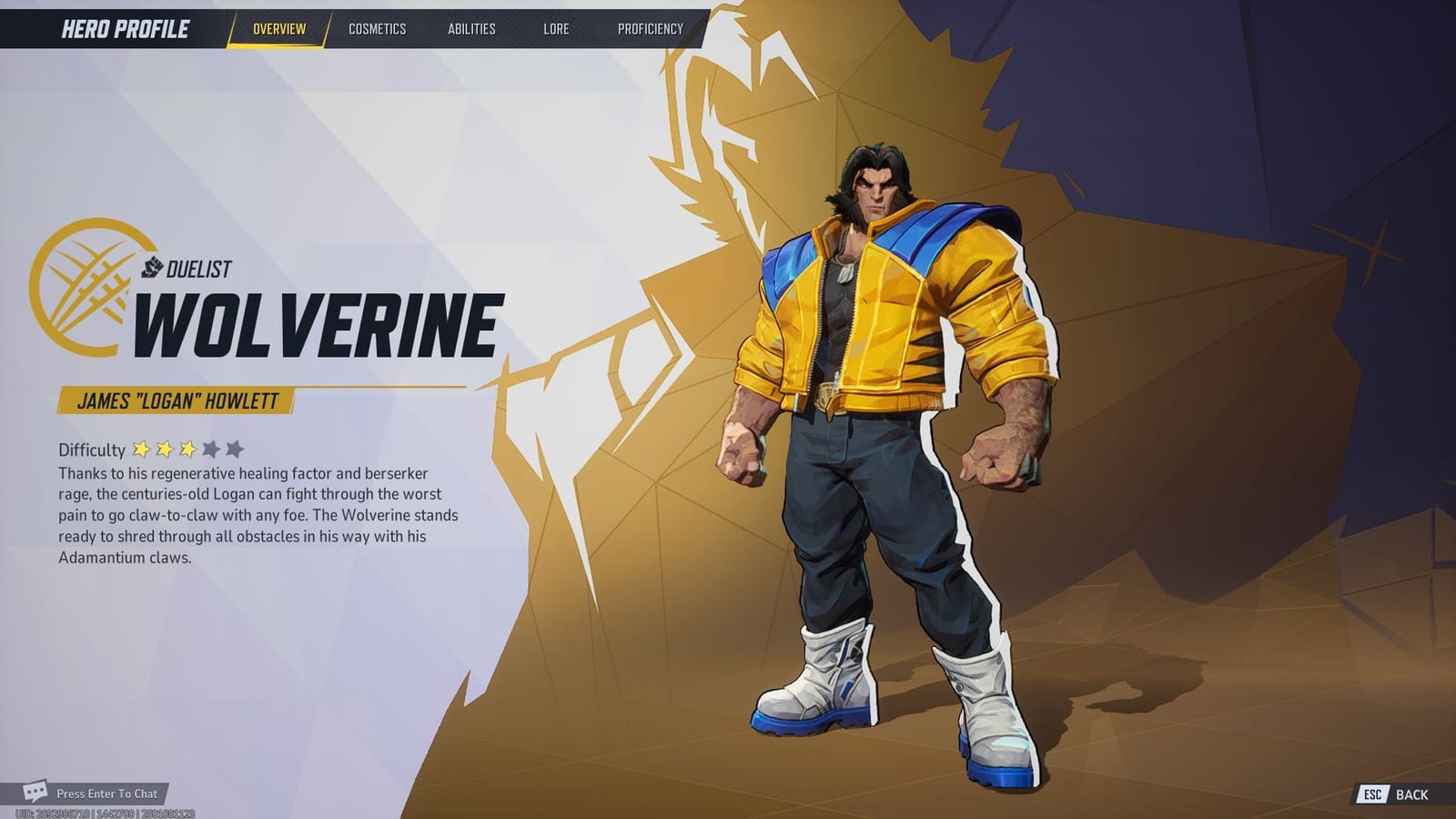The width and height of the screenshot is (1456, 819).
Task: Click the last greyed-out difficulty star
Action: tap(235, 448)
